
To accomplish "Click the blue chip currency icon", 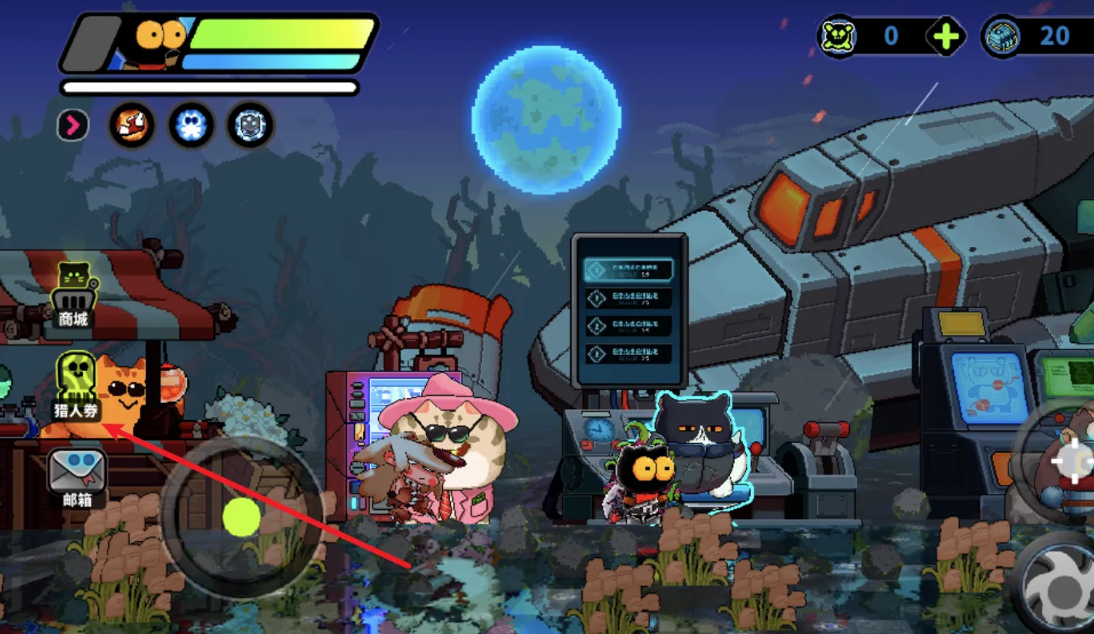I will [1002, 37].
